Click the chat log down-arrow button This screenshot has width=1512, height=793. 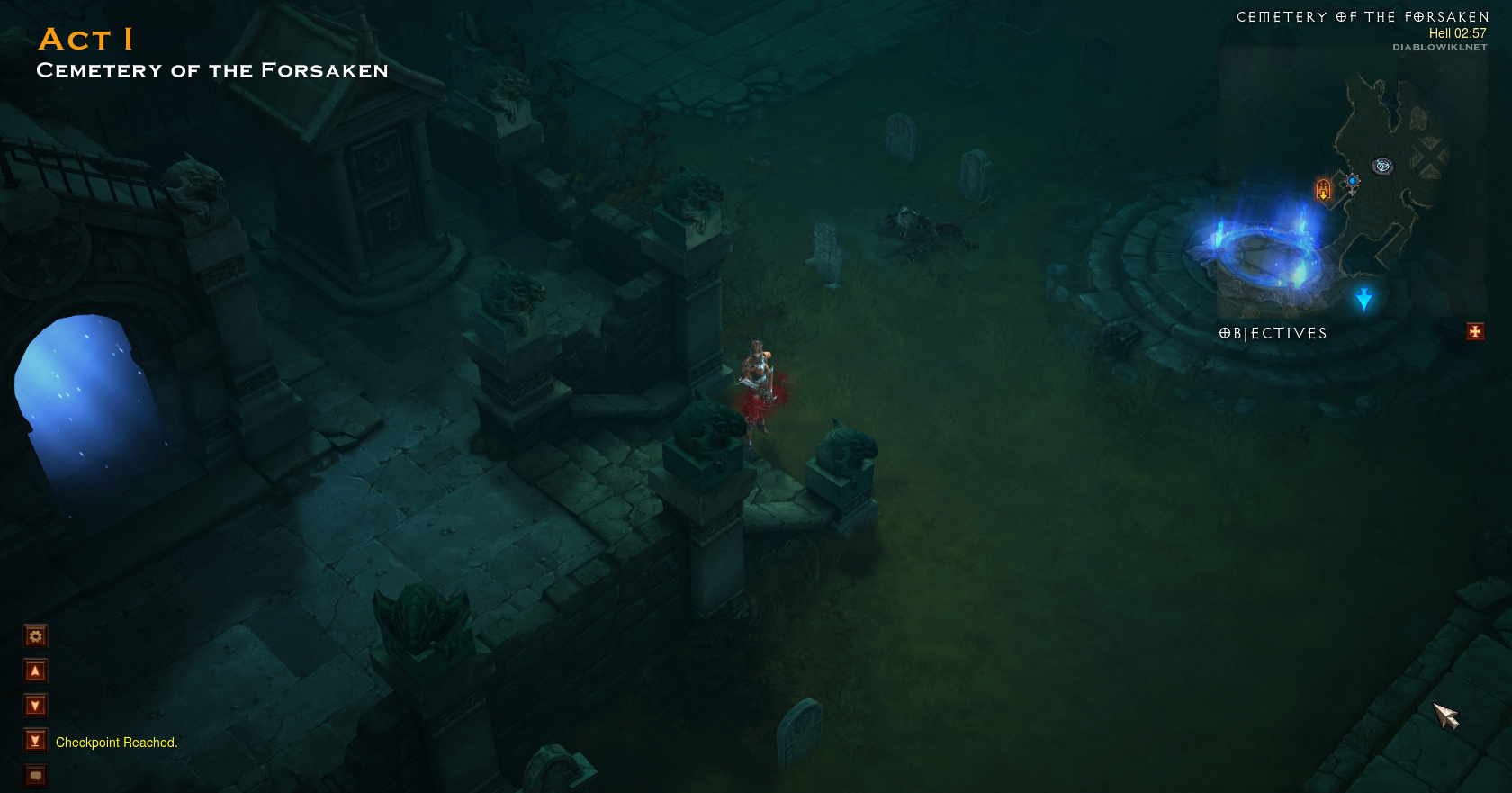click(x=35, y=706)
